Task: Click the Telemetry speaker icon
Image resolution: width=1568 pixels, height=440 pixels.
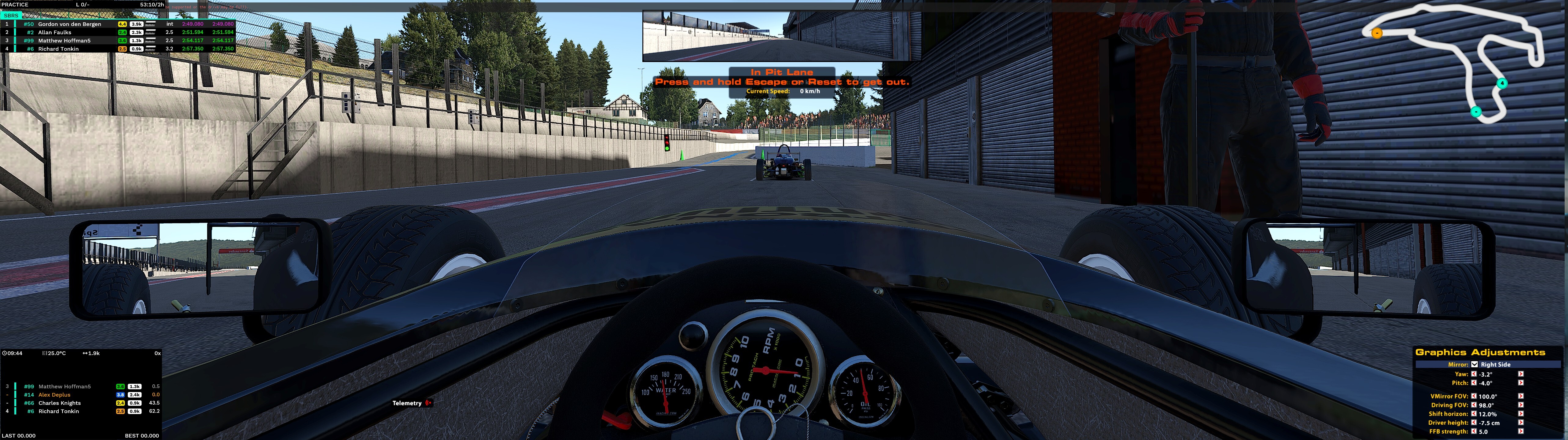Action: tap(428, 403)
